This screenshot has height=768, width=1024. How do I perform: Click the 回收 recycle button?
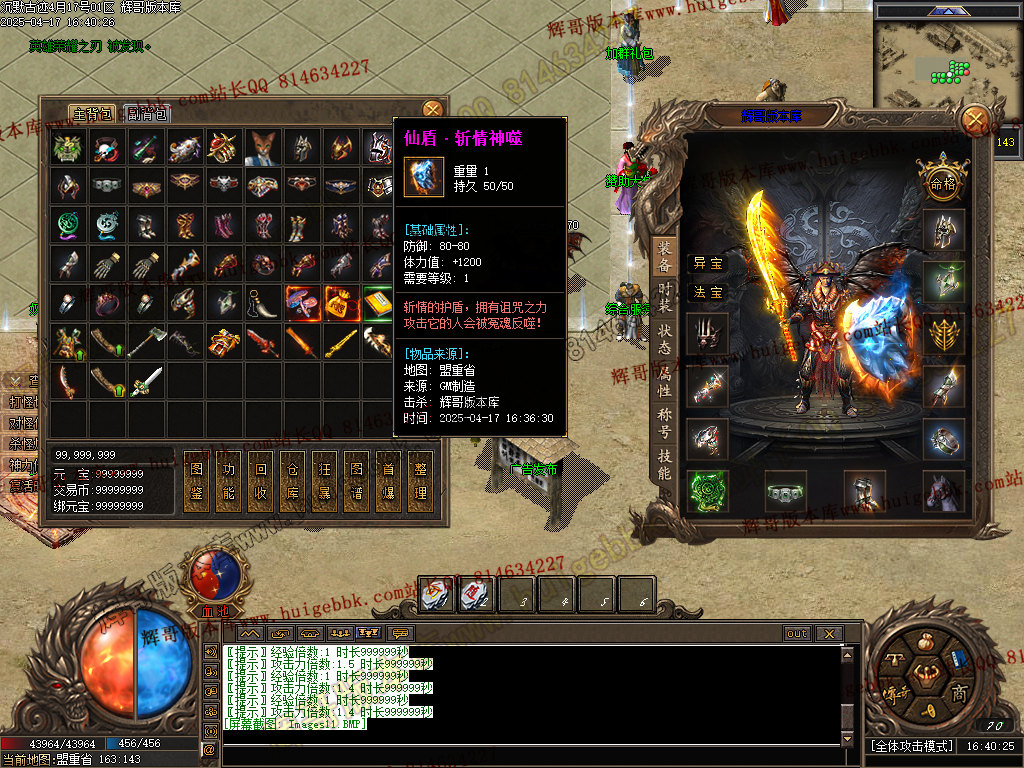[x=260, y=482]
